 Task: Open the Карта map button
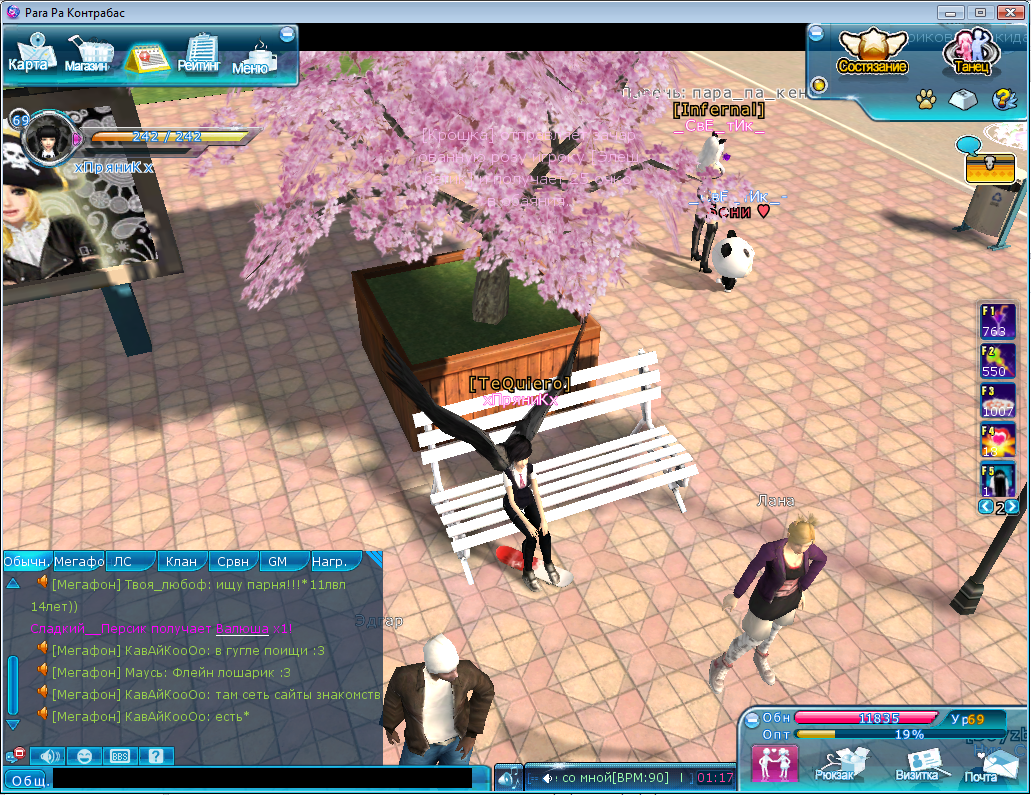click(30, 53)
